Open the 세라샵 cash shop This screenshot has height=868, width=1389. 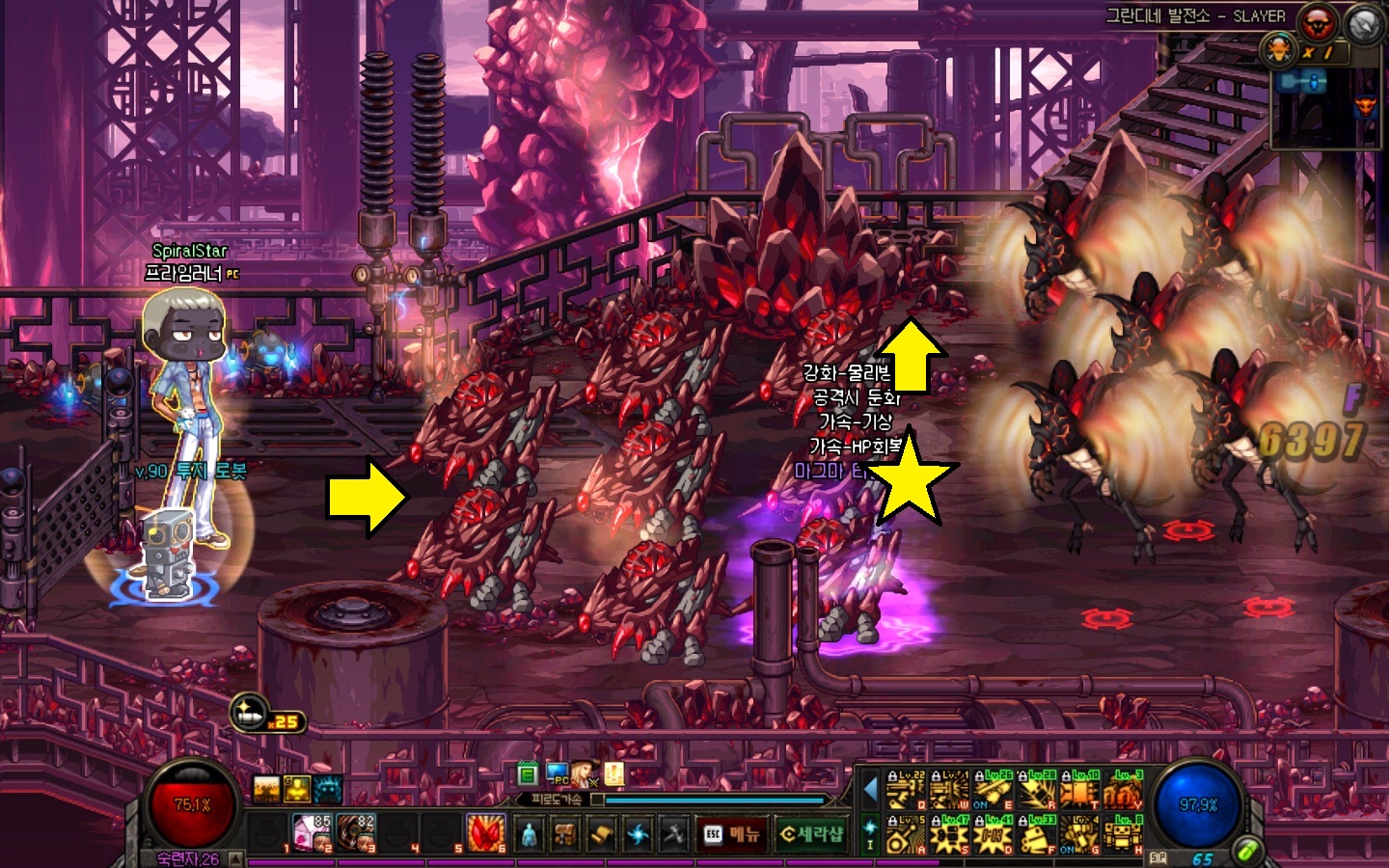(x=810, y=834)
